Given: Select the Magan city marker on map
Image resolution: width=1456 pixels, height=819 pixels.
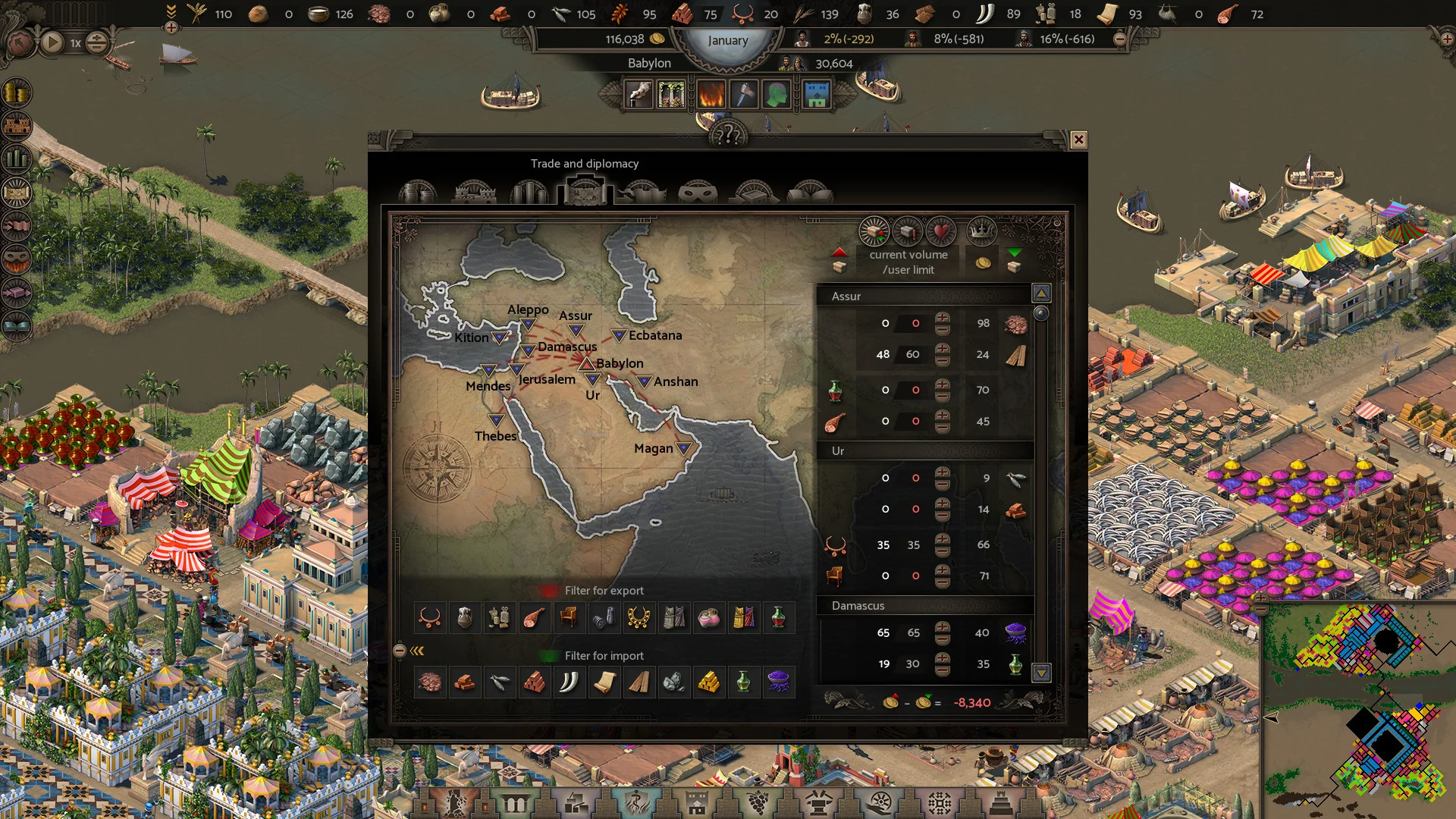Looking at the screenshot, I should click(683, 448).
